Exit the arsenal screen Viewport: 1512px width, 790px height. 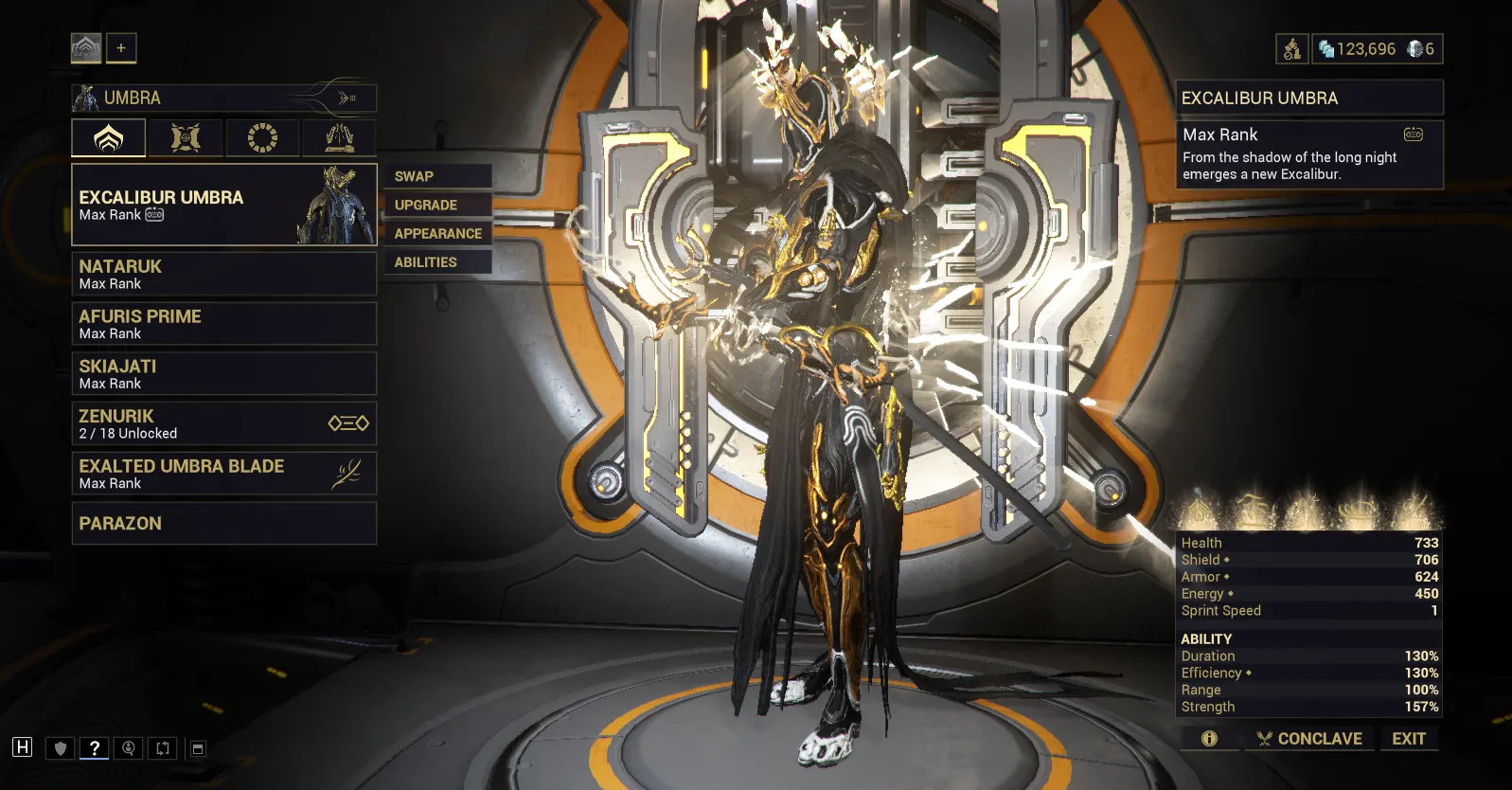(1408, 739)
